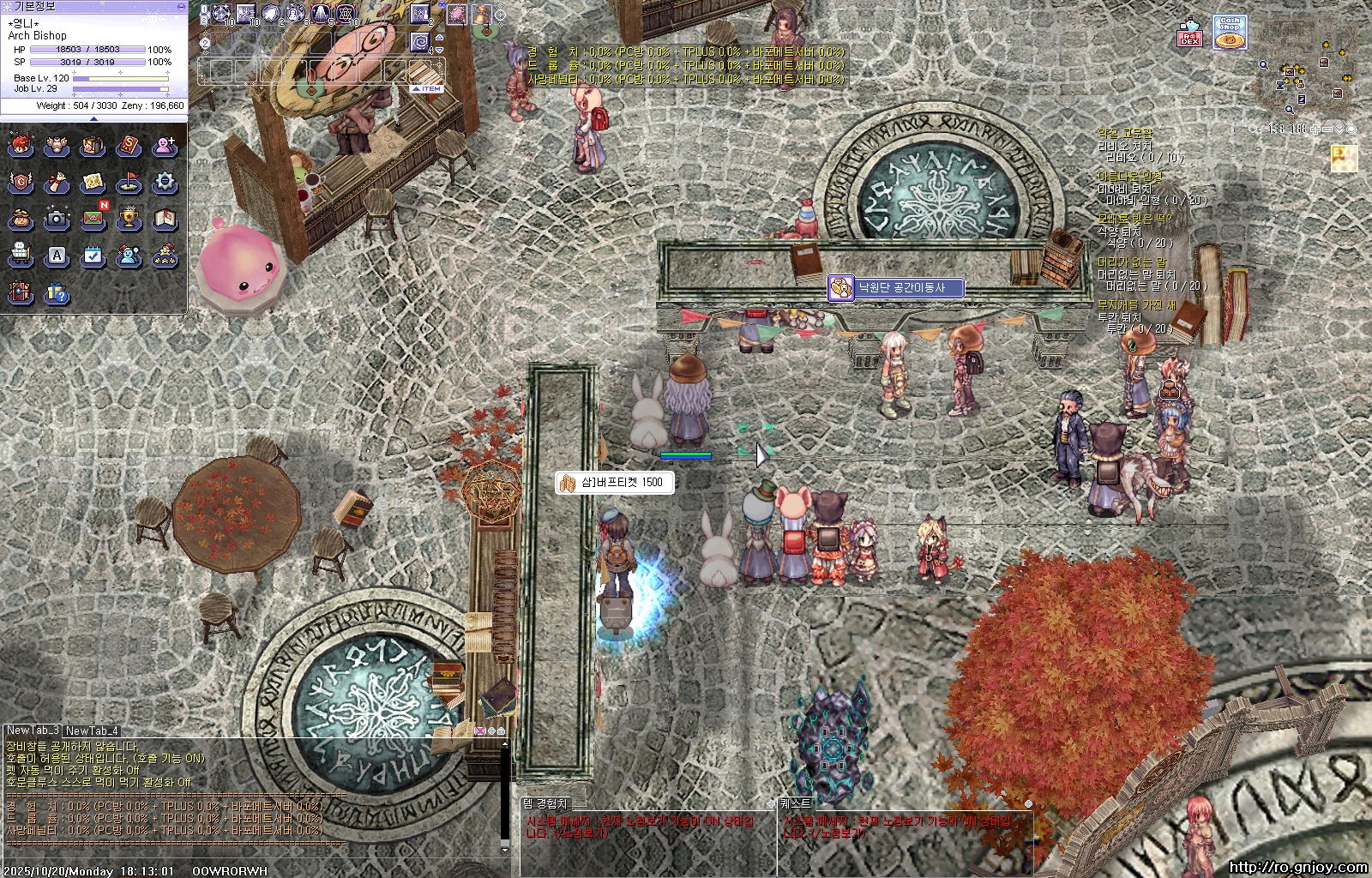The image size is (1372, 878).
Task: Open the red-haired character info icon
Action: click(21, 146)
